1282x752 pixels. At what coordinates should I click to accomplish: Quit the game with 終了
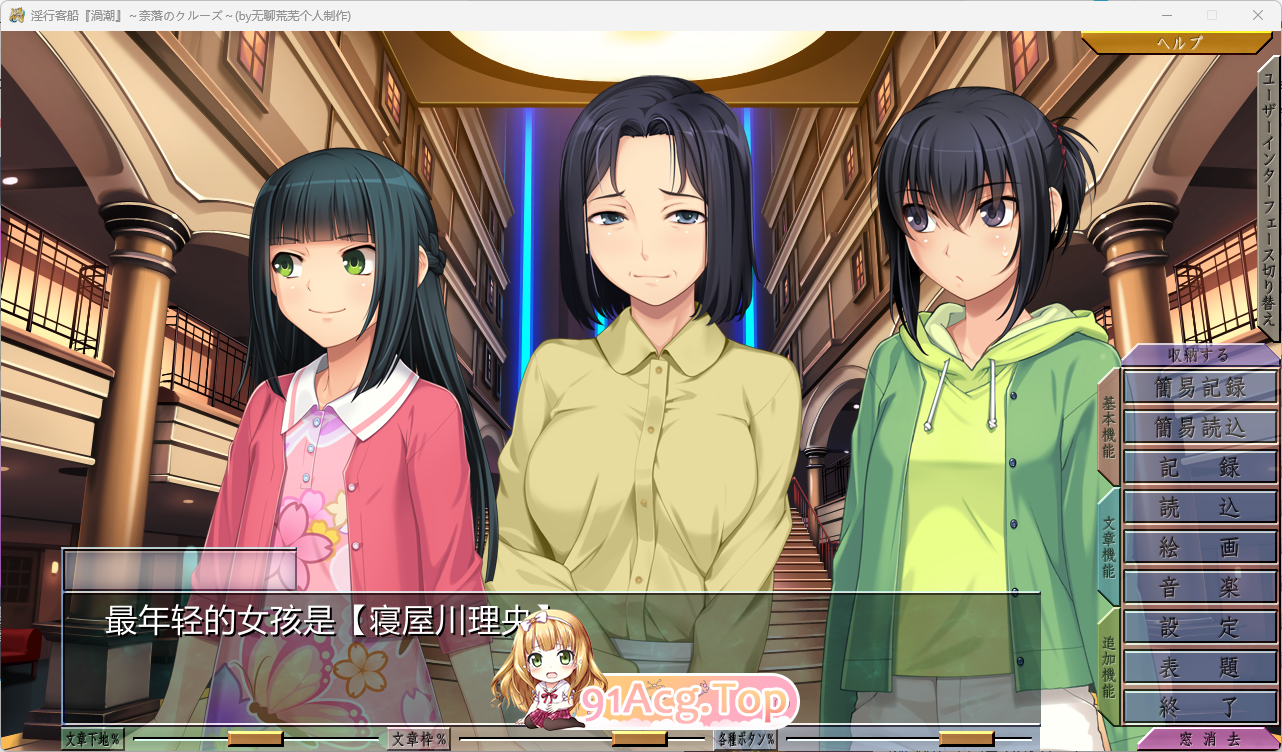pos(1199,705)
